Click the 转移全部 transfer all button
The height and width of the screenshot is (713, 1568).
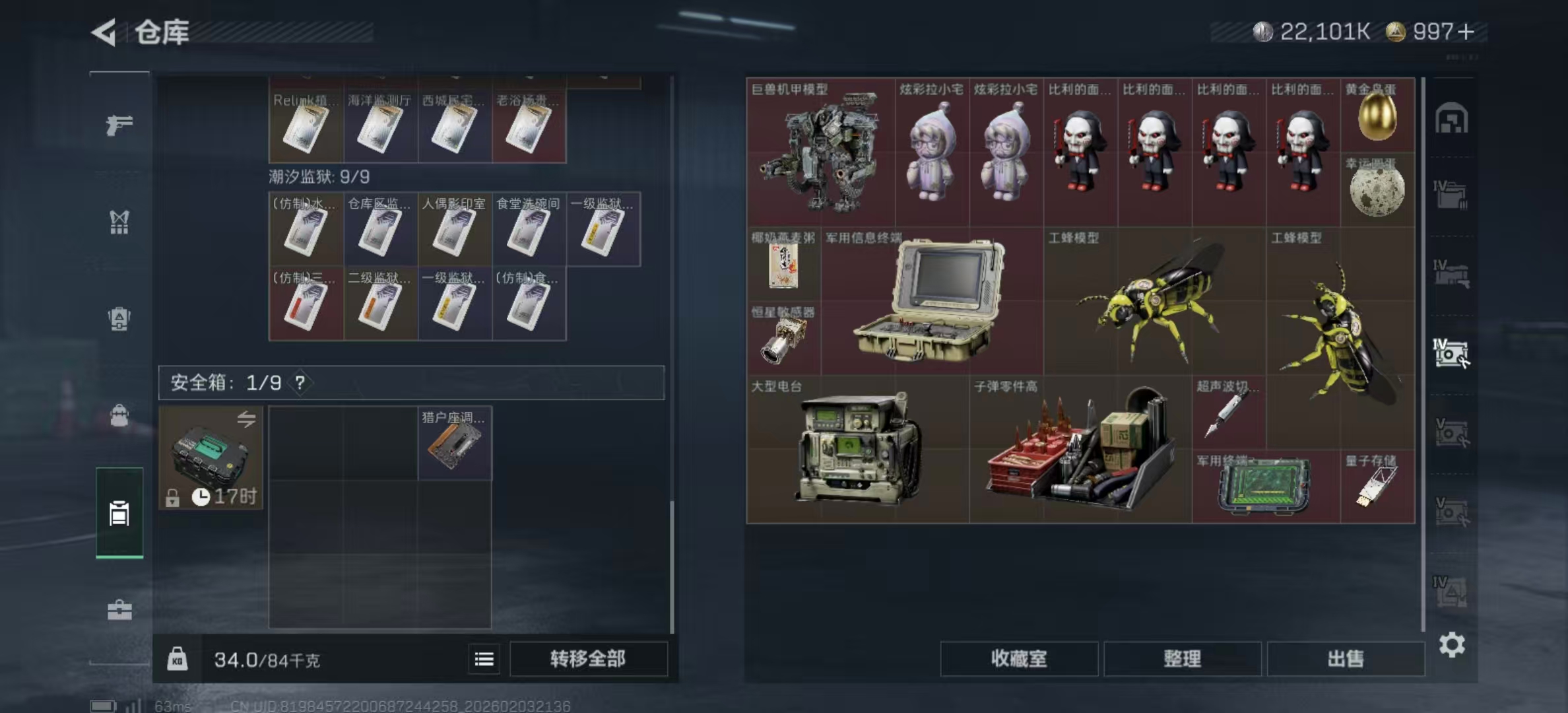[x=587, y=660]
